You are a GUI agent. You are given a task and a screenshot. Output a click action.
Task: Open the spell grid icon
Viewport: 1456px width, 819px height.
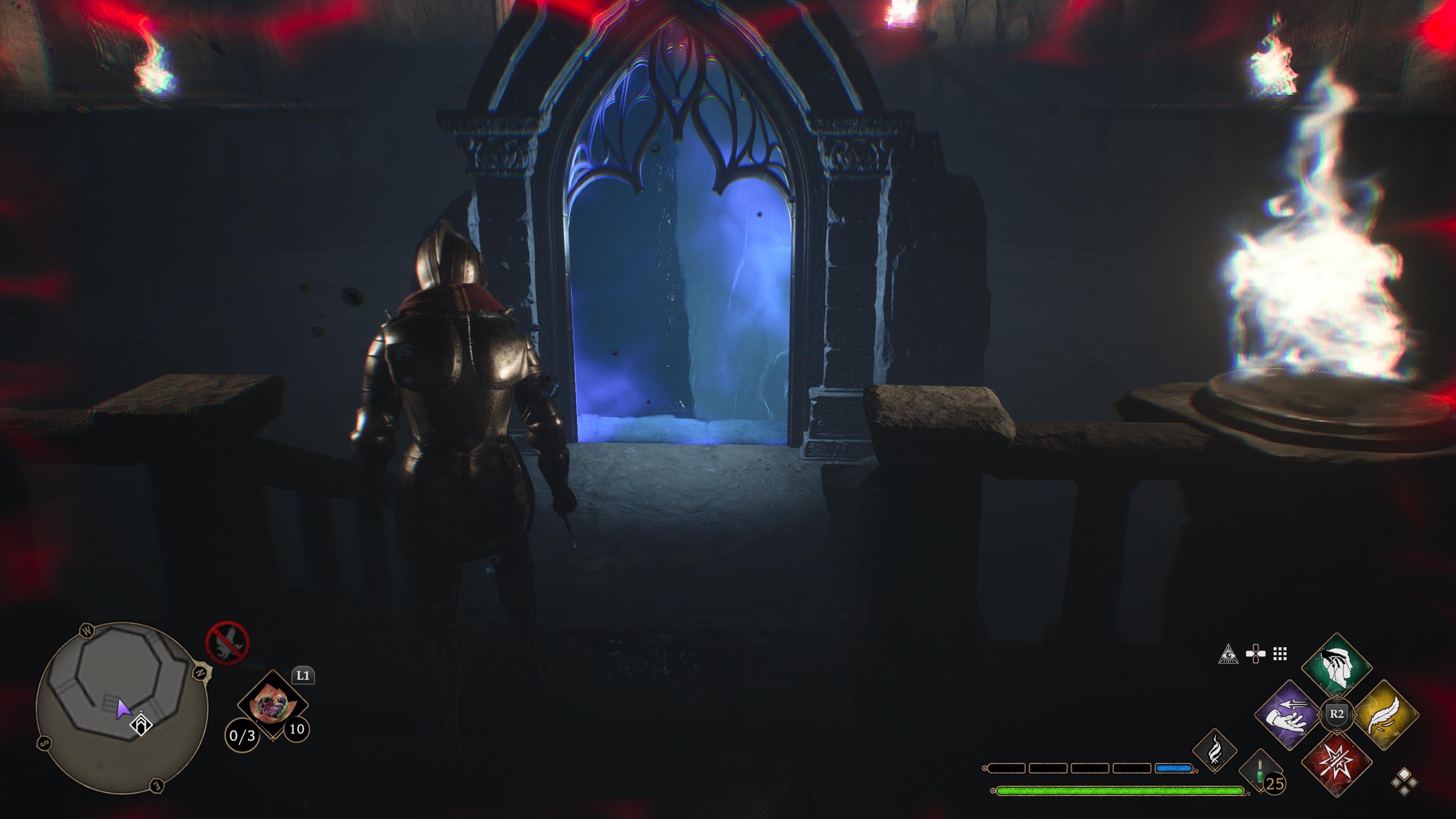(1280, 653)
